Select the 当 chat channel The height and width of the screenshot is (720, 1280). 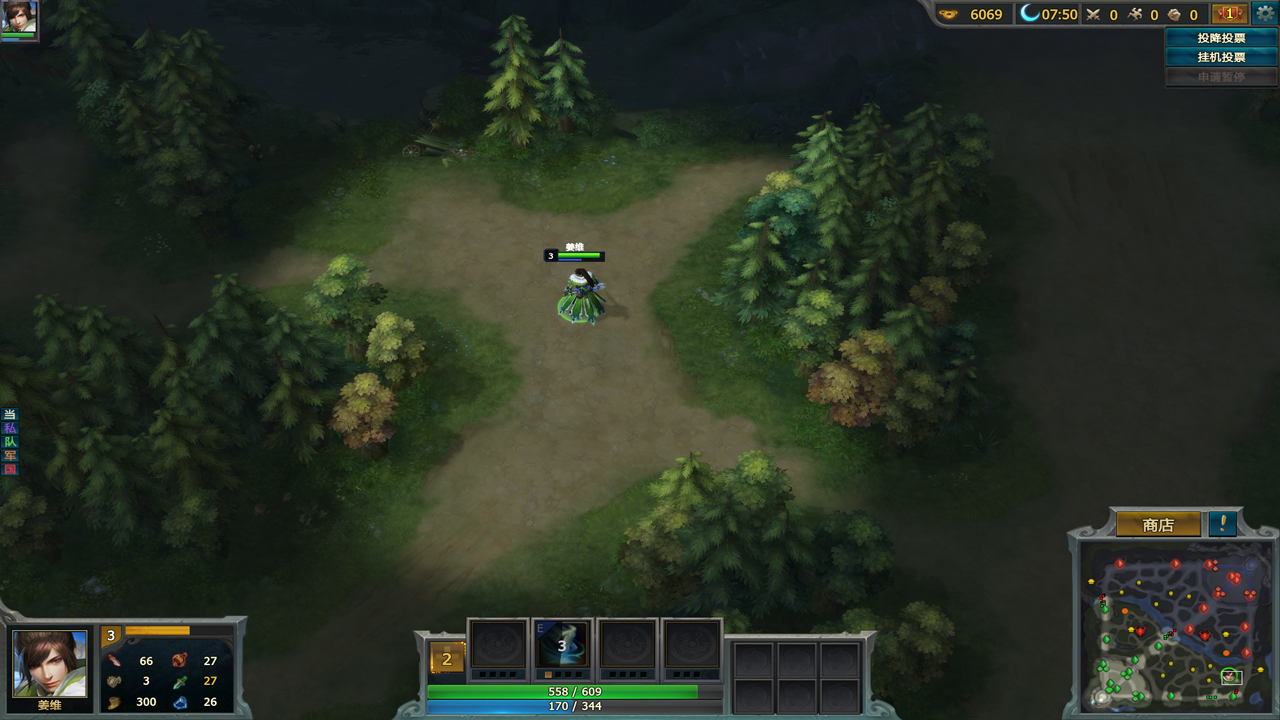10,414
